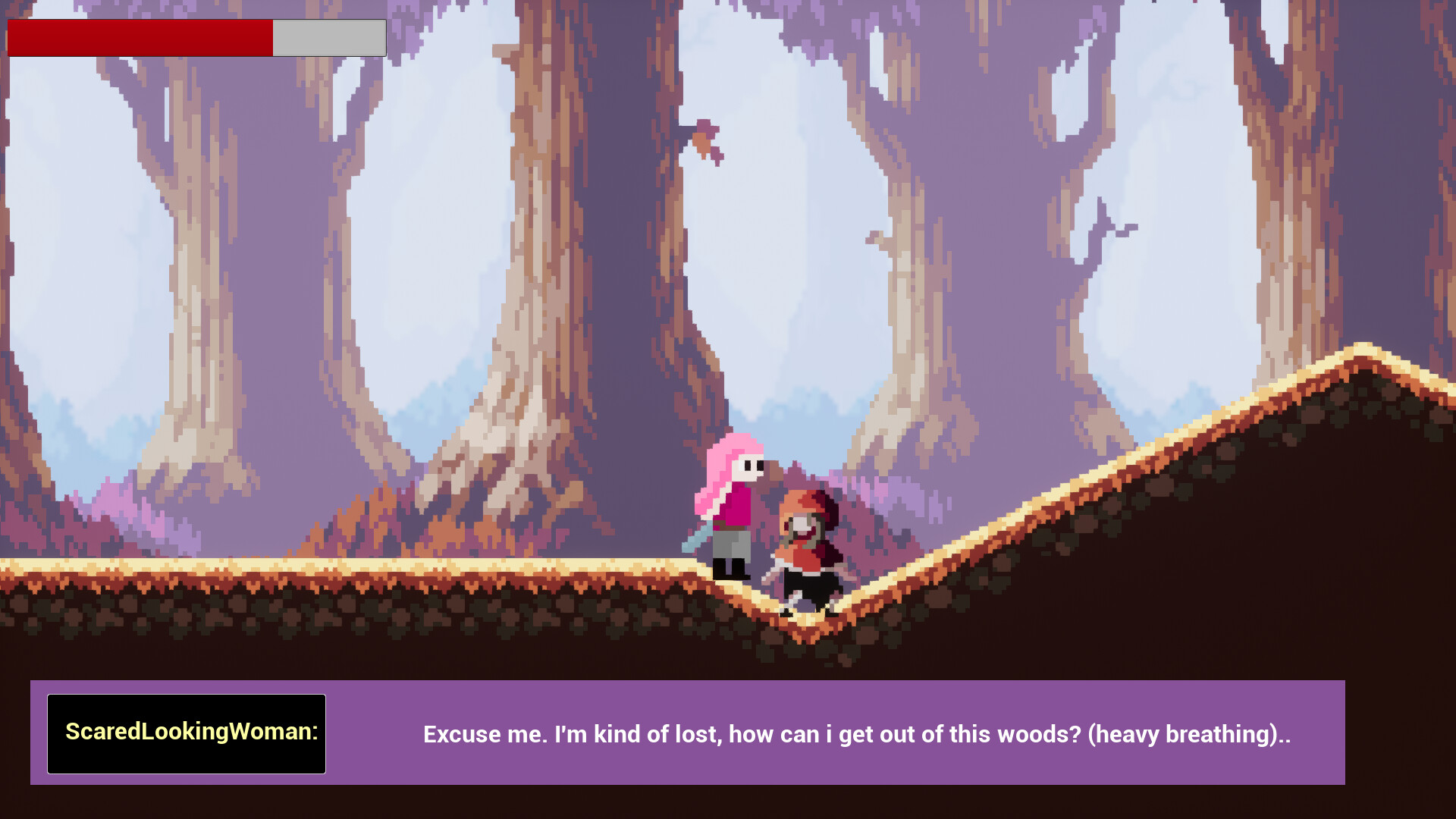Click the gray empty portion of health bar
The height and width of the screenshot is (819, 1456).
pos(328,36)
